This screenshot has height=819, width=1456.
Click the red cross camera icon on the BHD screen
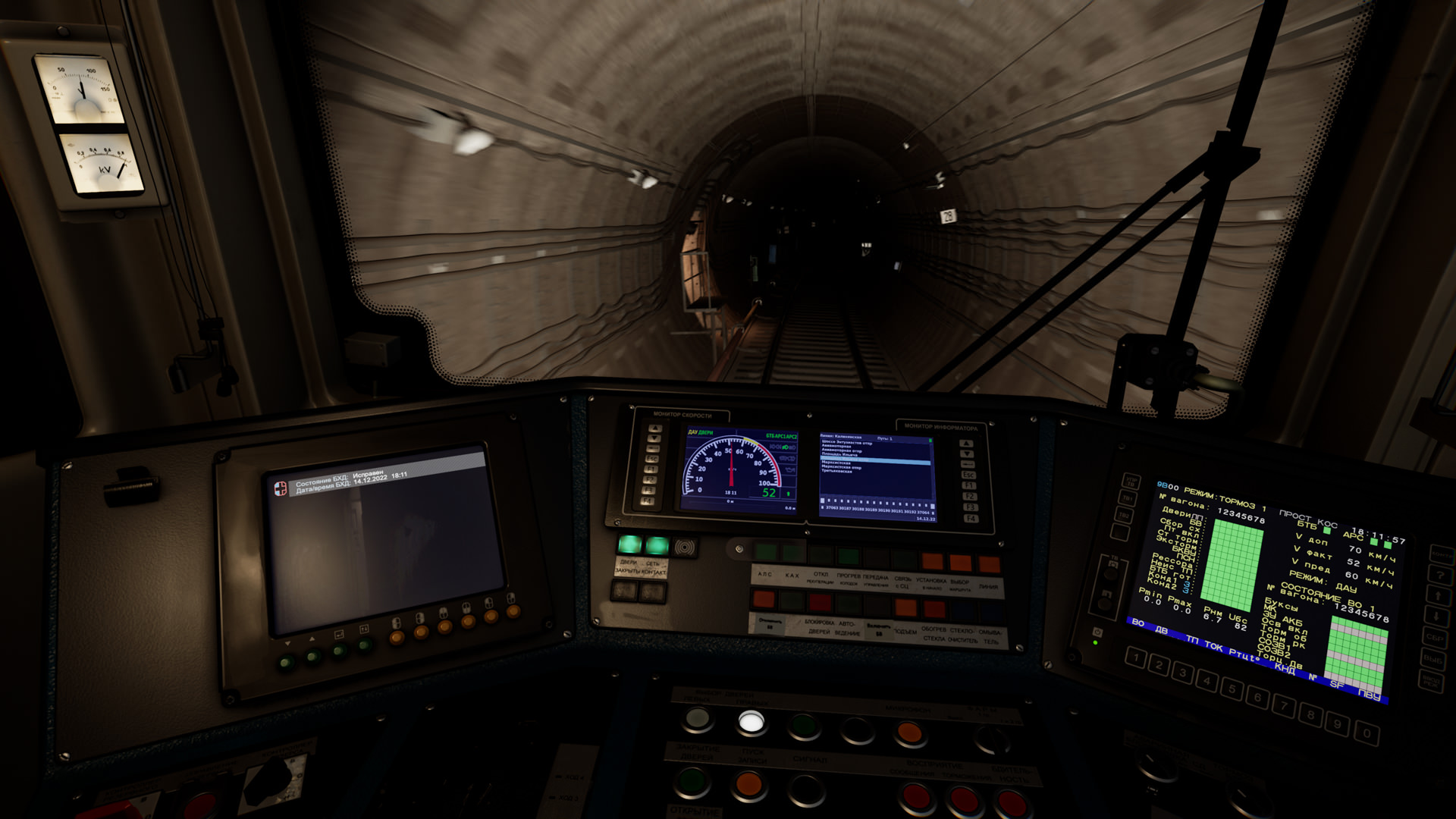pyautogui.click(x=281, y=488)
